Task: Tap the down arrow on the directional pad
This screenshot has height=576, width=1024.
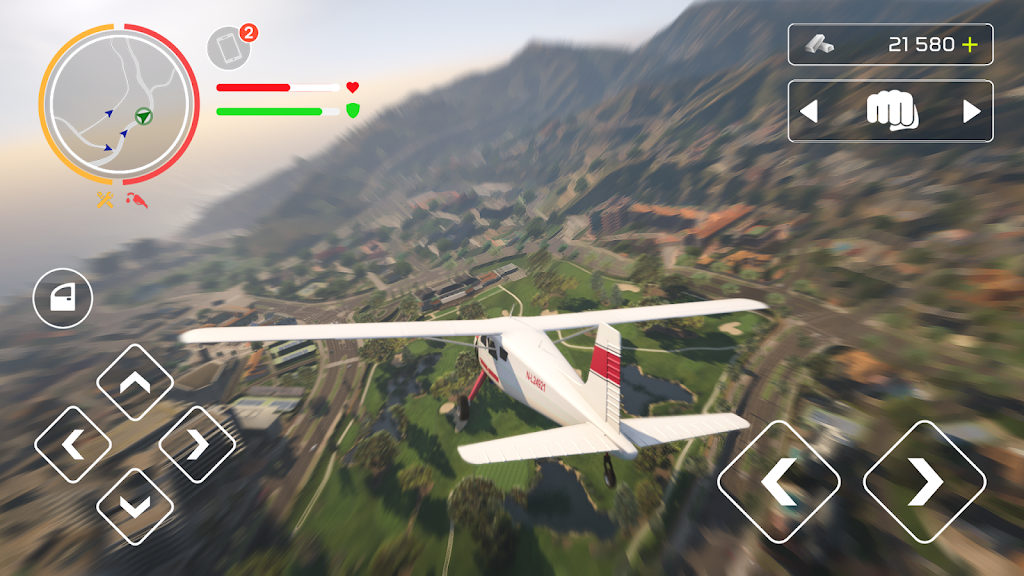Action: [x=135, y=506]
